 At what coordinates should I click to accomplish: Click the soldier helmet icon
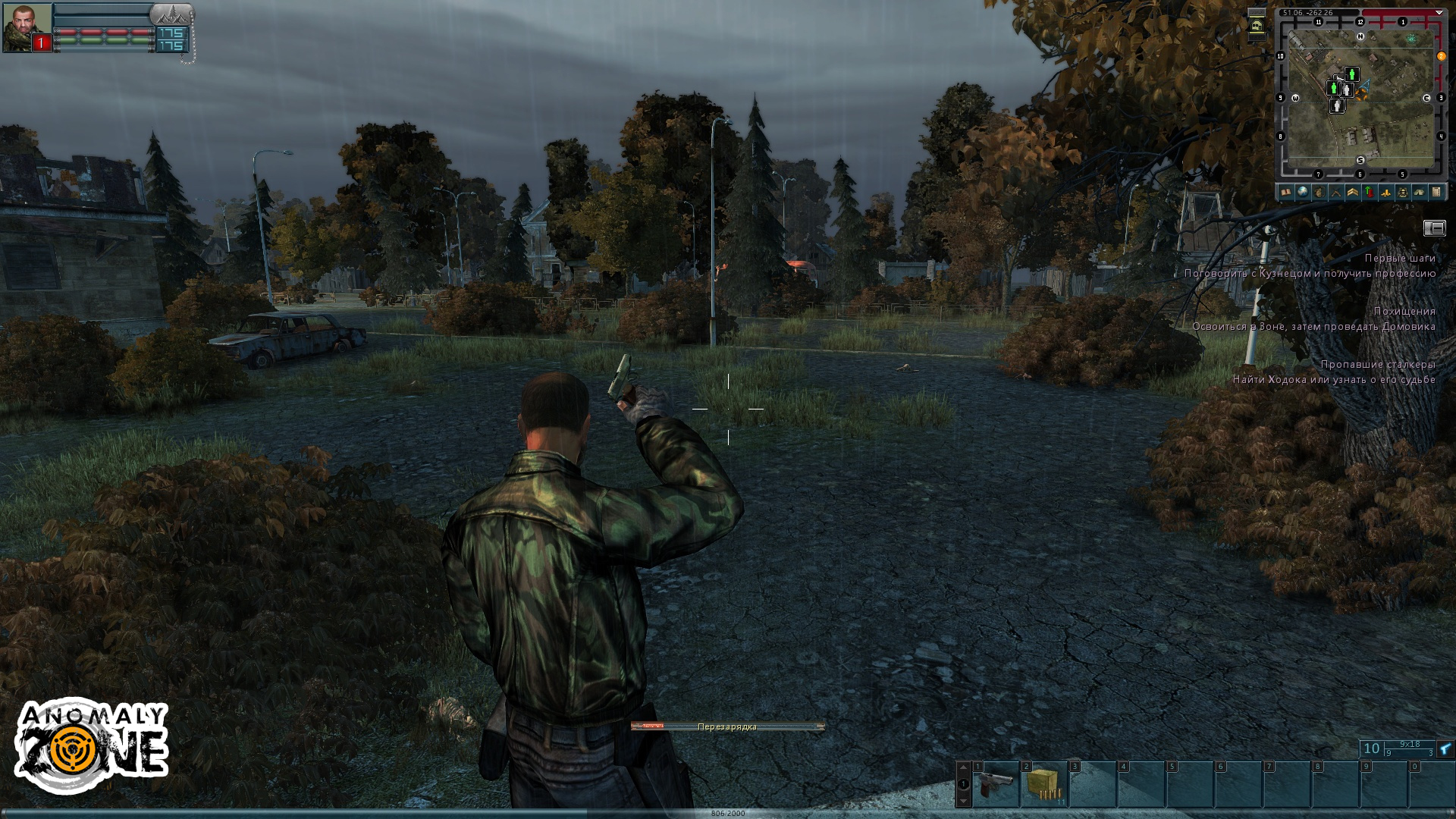click(1403, 193)
